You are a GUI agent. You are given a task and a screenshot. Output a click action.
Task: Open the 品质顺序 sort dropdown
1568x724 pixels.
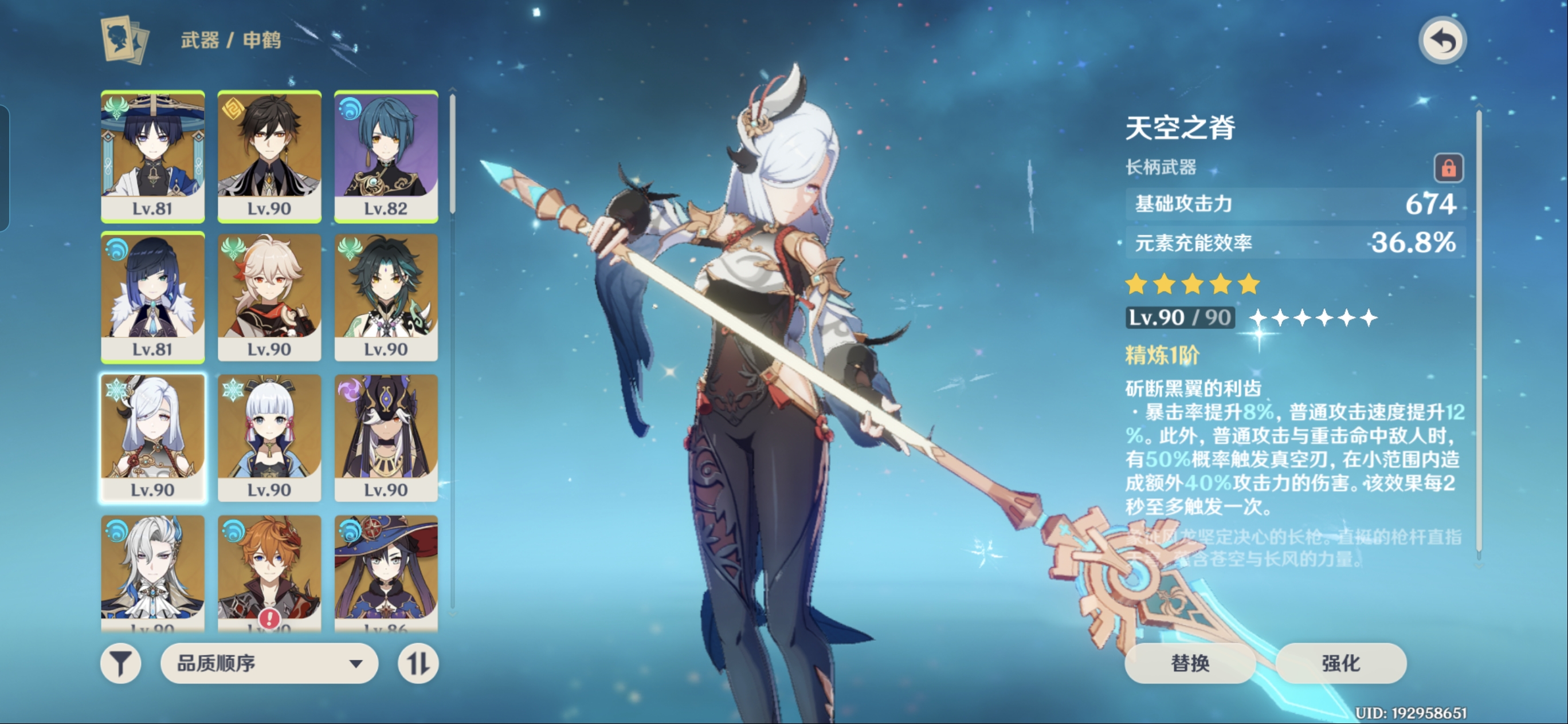tap(269, 663)
